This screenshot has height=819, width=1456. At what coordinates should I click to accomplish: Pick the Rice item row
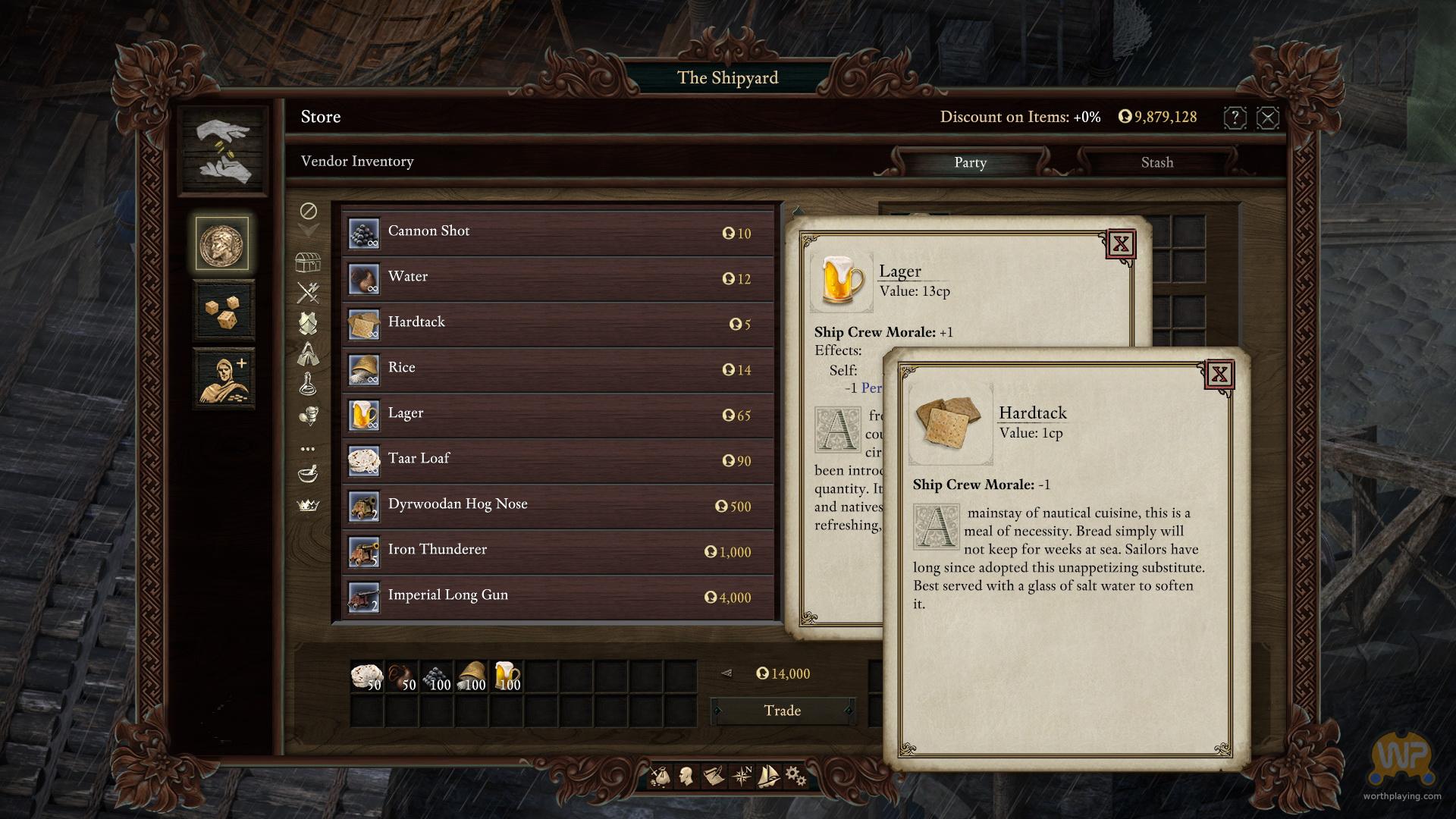pyautogui.click(x=557, y=369)
